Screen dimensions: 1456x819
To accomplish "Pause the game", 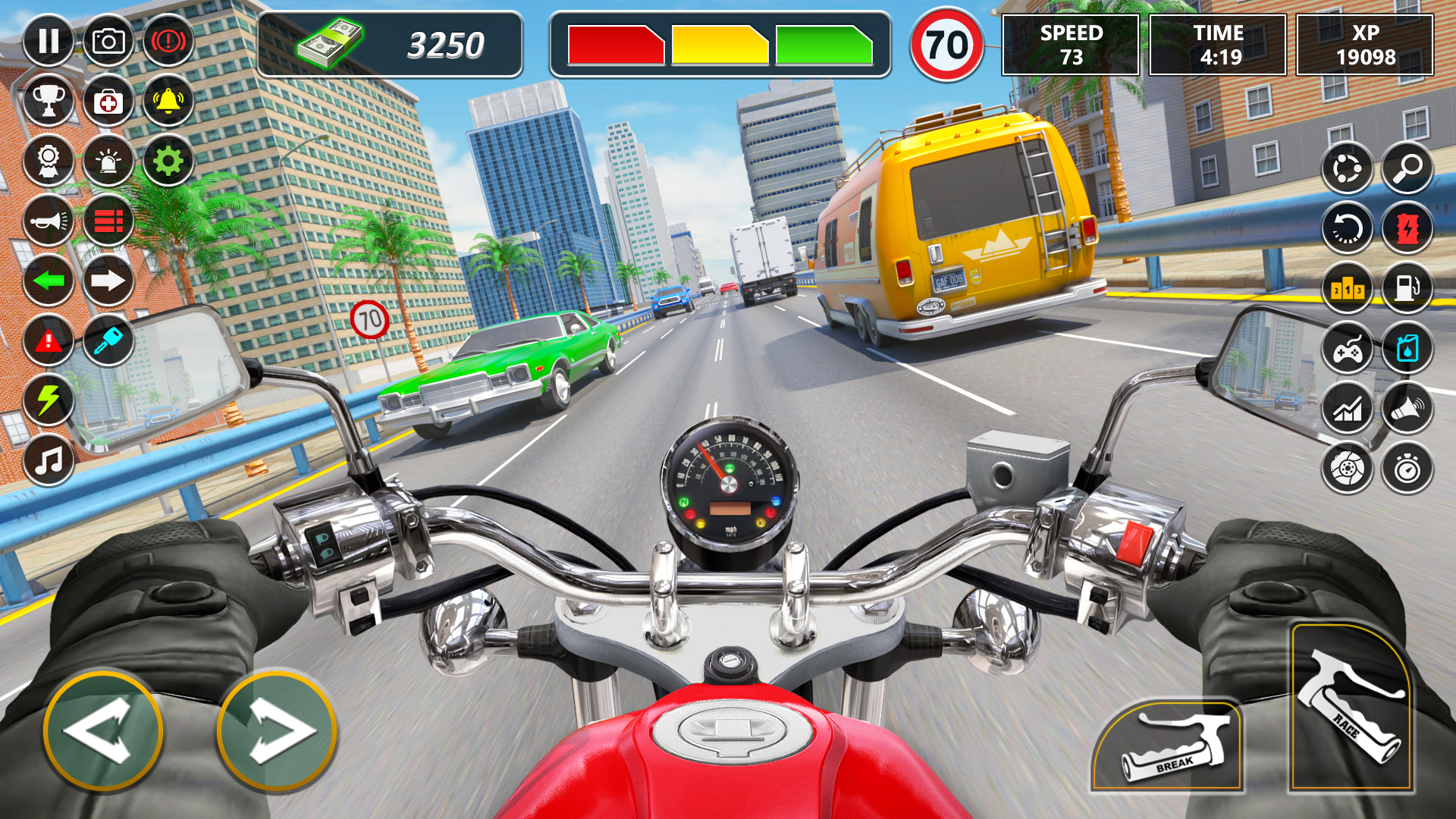I will (49, 41).
